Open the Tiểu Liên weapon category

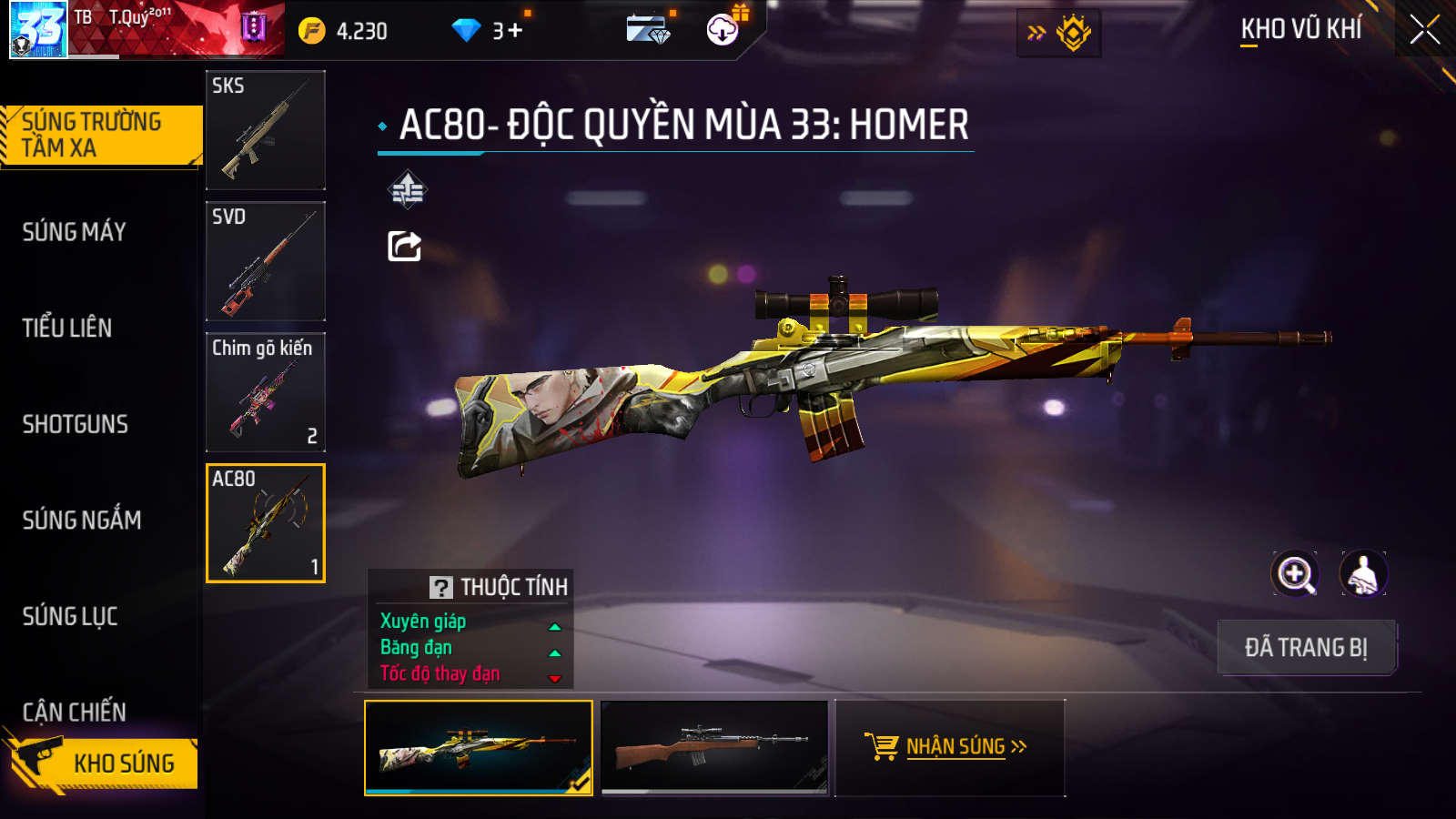pos(67,328)
